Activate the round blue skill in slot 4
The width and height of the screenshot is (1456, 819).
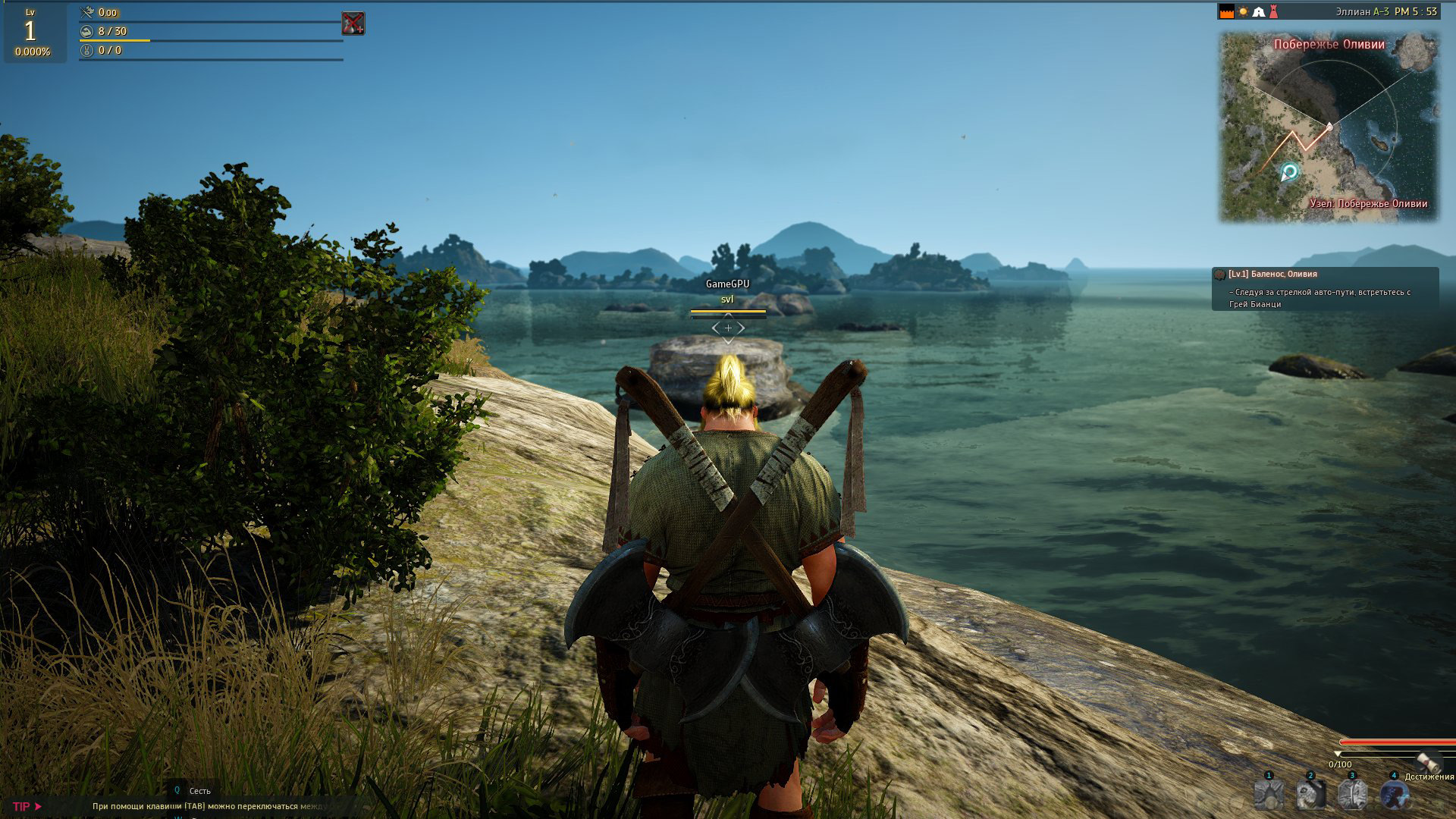tap(1394, 795)
